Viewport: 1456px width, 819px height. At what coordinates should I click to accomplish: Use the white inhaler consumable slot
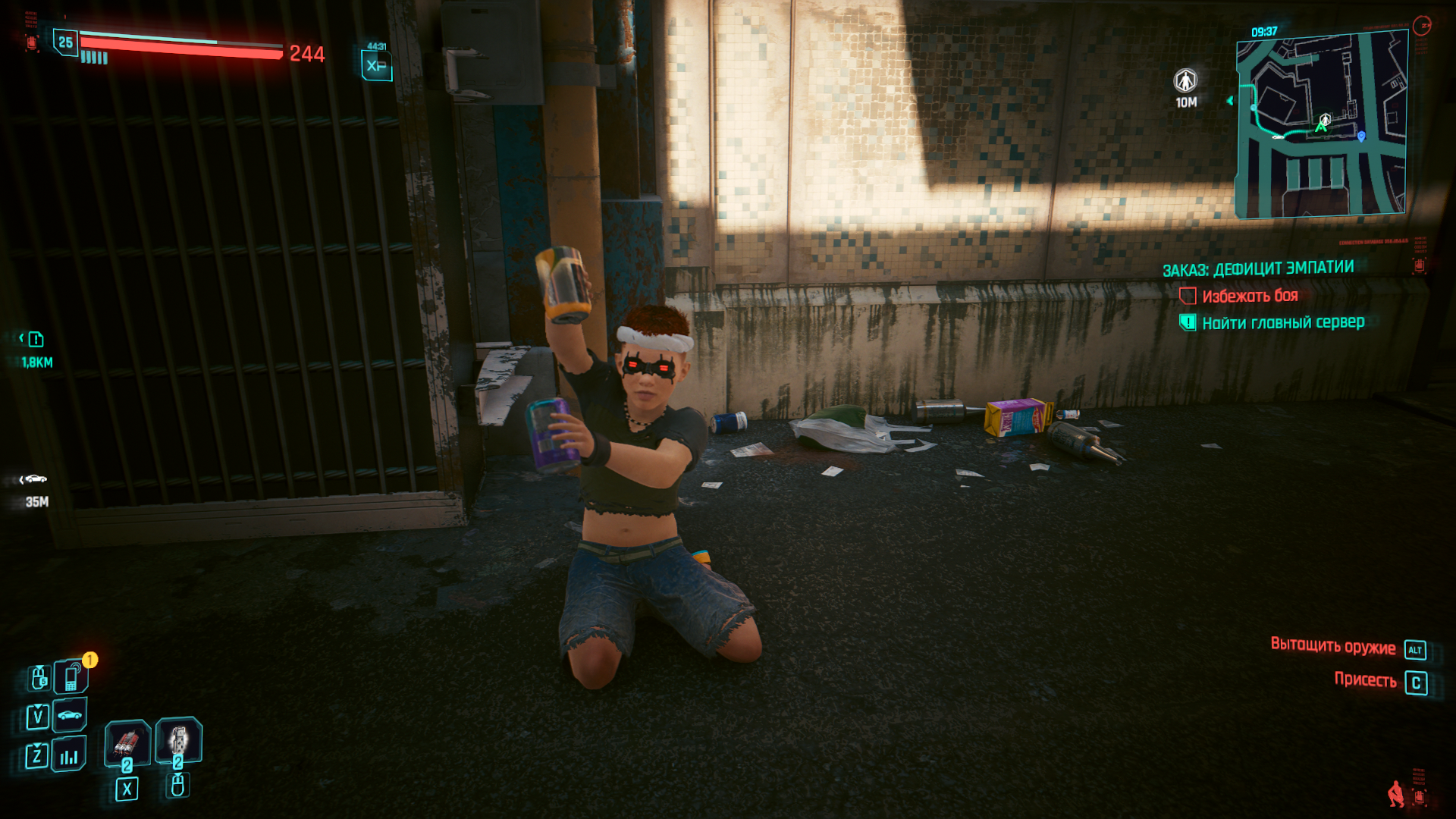[x=178, y=739]
